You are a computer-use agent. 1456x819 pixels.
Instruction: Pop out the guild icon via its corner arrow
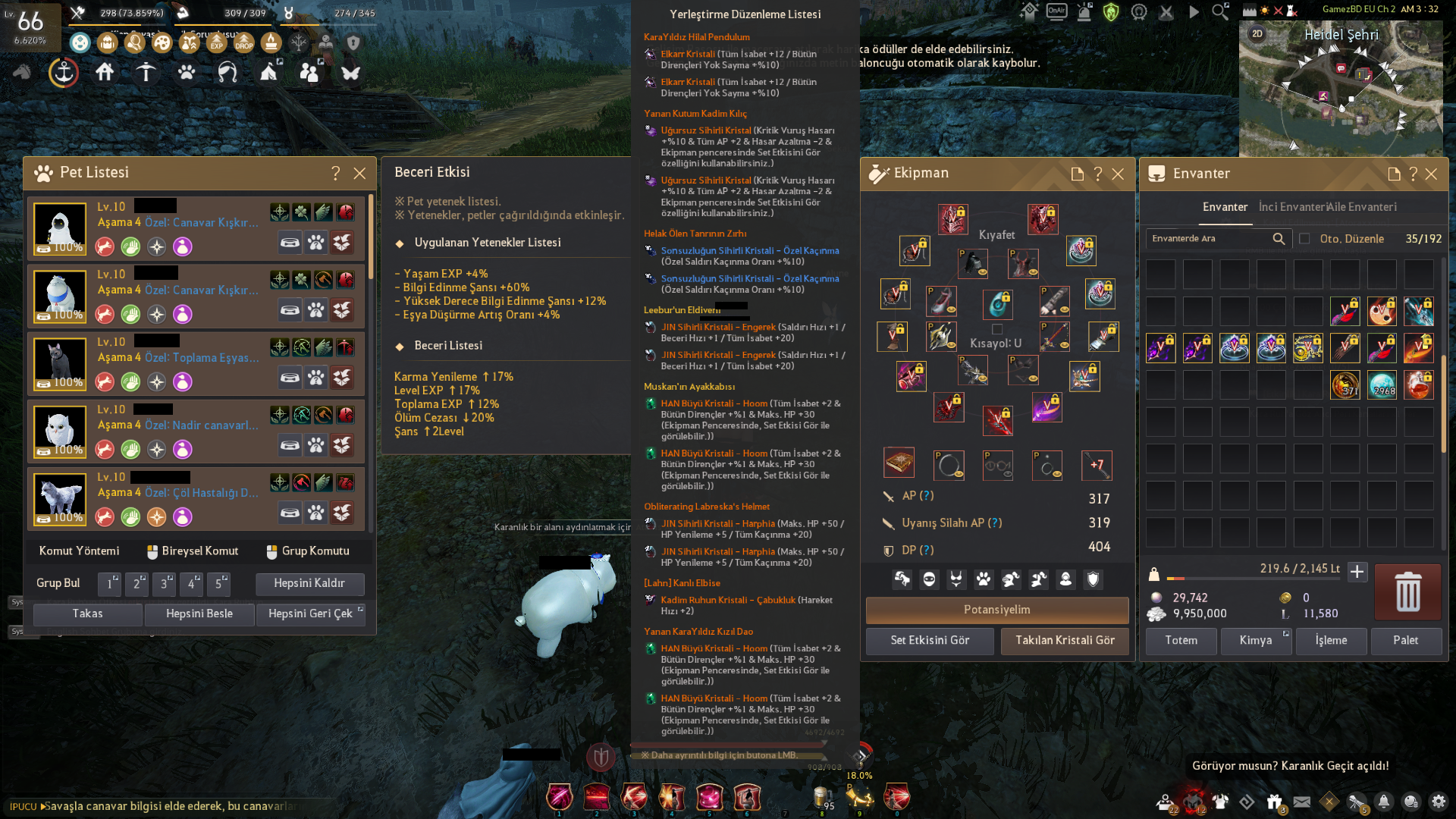point(322,61)
